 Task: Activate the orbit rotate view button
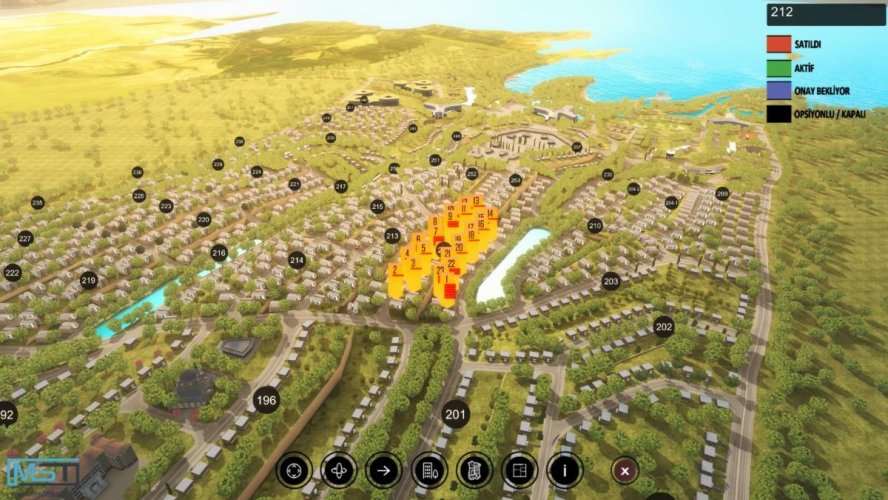coord(339,469)
